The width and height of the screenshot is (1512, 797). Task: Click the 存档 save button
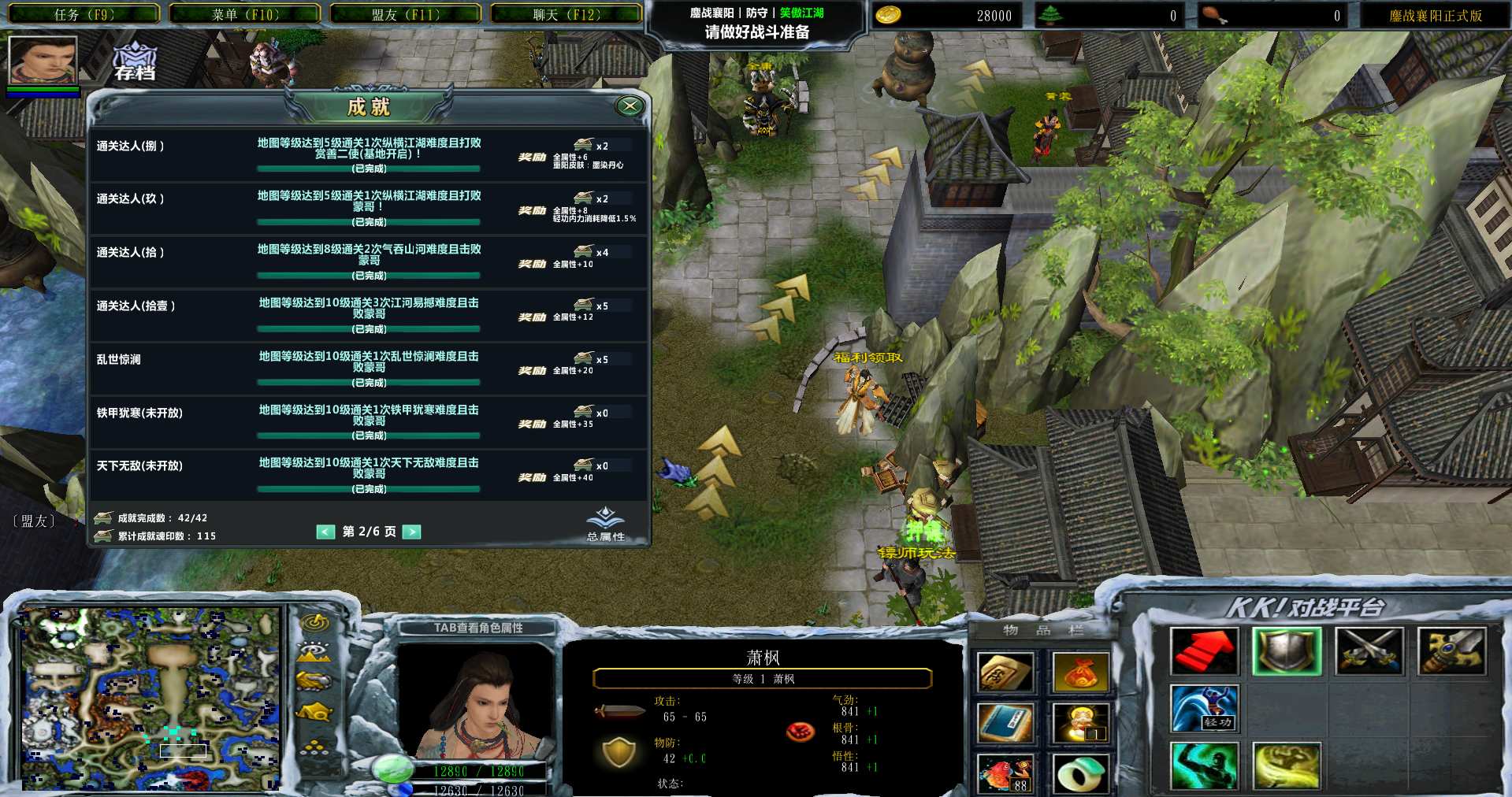point(135,61)
